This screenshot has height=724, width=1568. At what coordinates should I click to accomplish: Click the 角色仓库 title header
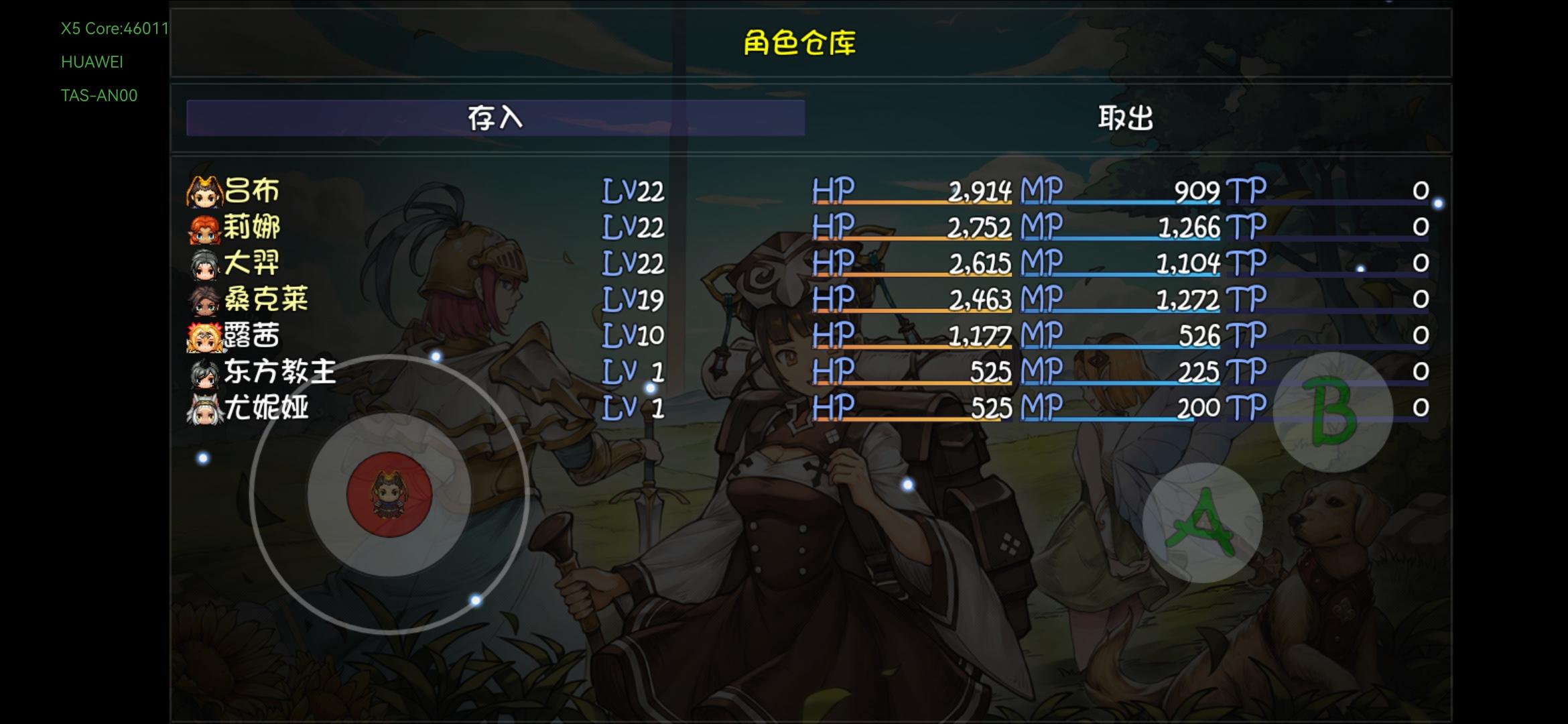(801, 42)
